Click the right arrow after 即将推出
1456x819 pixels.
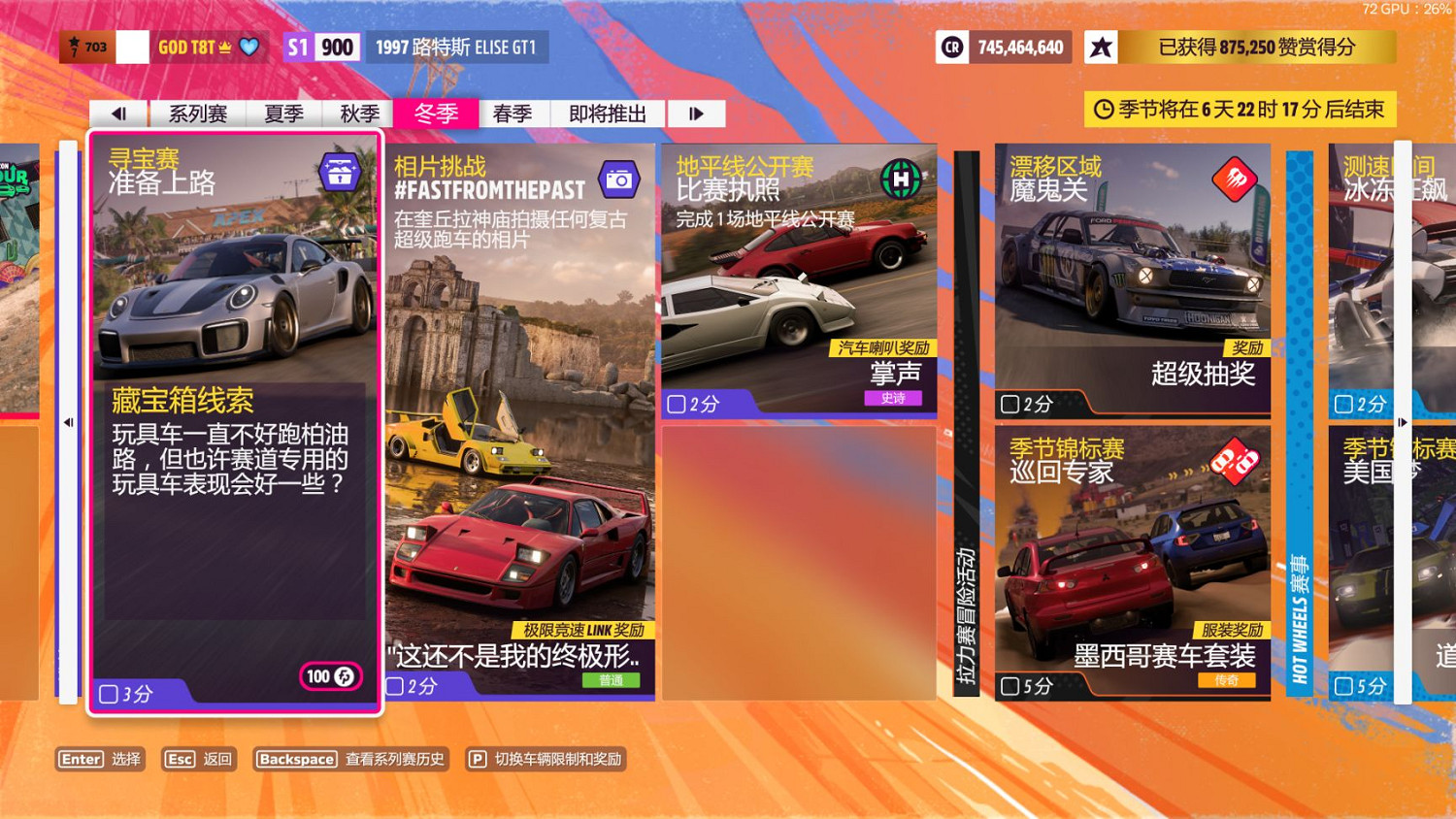click(x=696, y=113)
